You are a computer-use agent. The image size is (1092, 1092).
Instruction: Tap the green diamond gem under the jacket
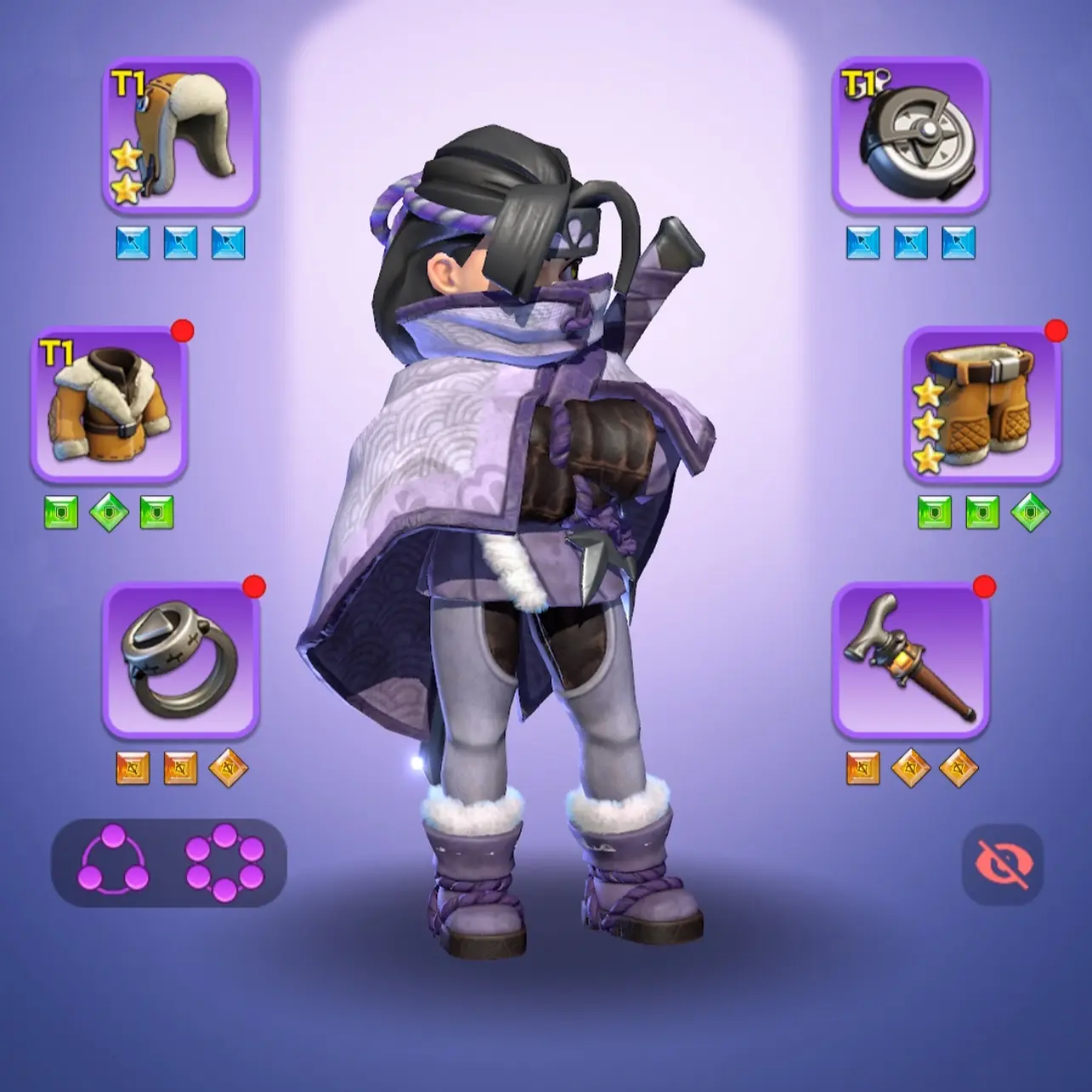pos(109,513)
